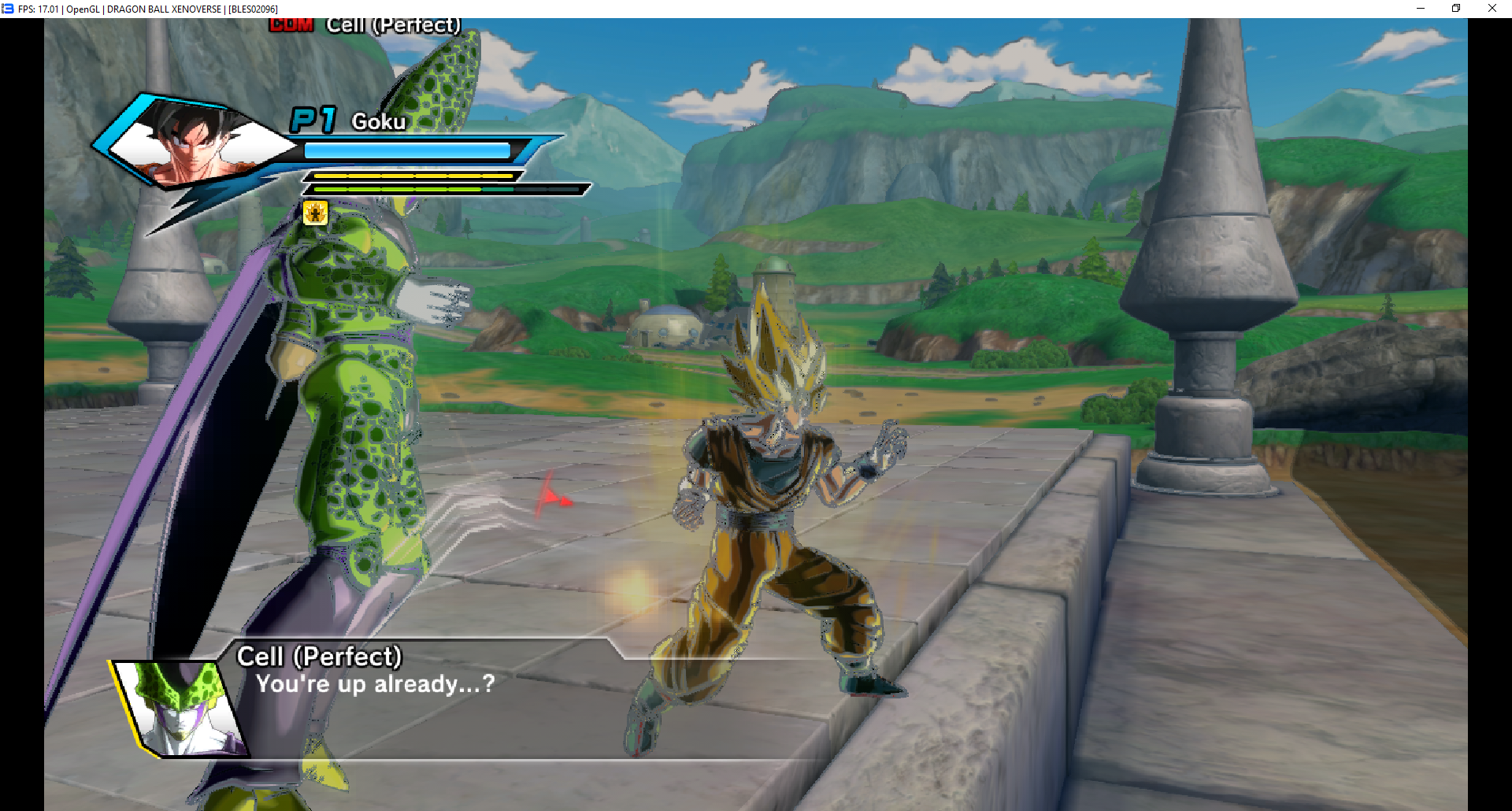The width and height of the screenshot is (1512, 811).
Task: Select the yellow status buff icon
Action: pos(316,213)
